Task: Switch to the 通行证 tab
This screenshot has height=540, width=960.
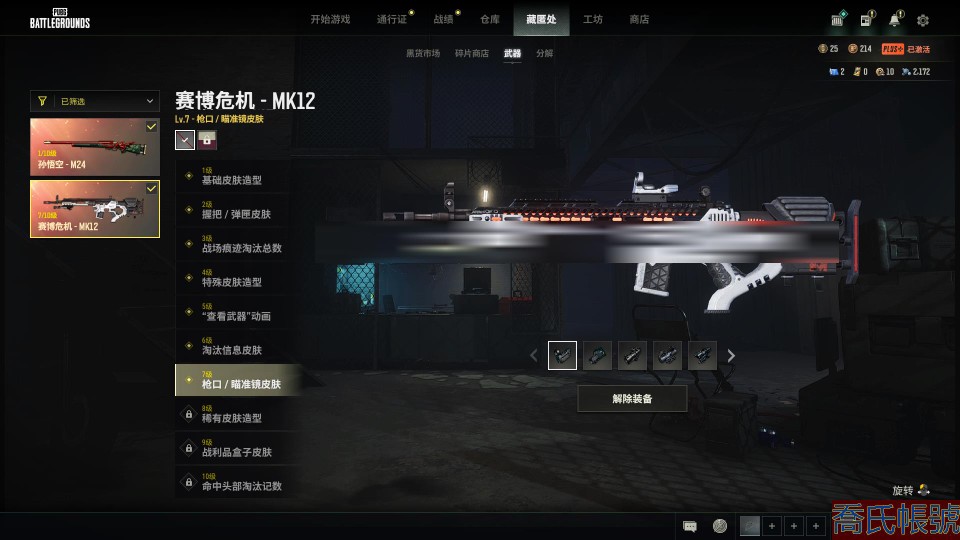Action: (x=392, y=19)
